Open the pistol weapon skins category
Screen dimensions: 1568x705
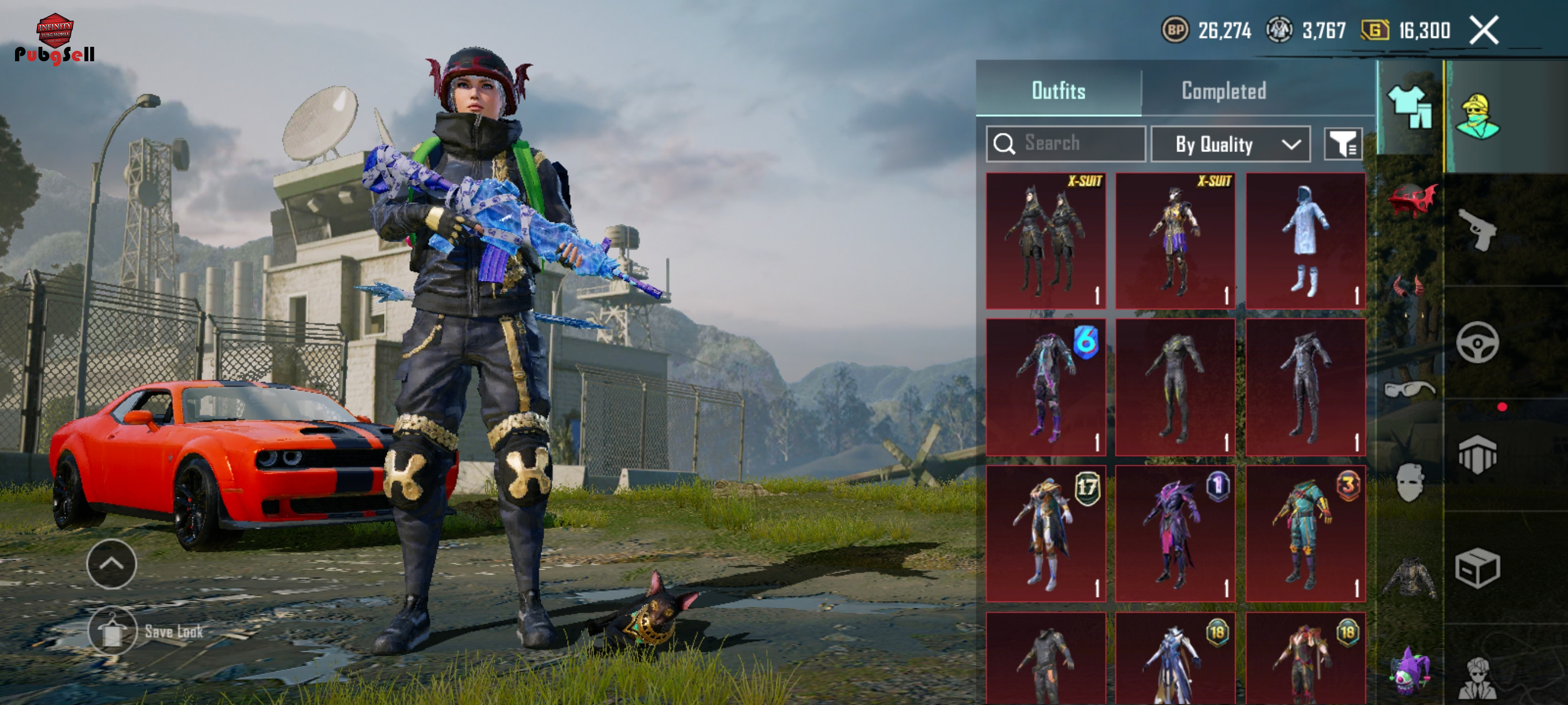click(1477, 229)
